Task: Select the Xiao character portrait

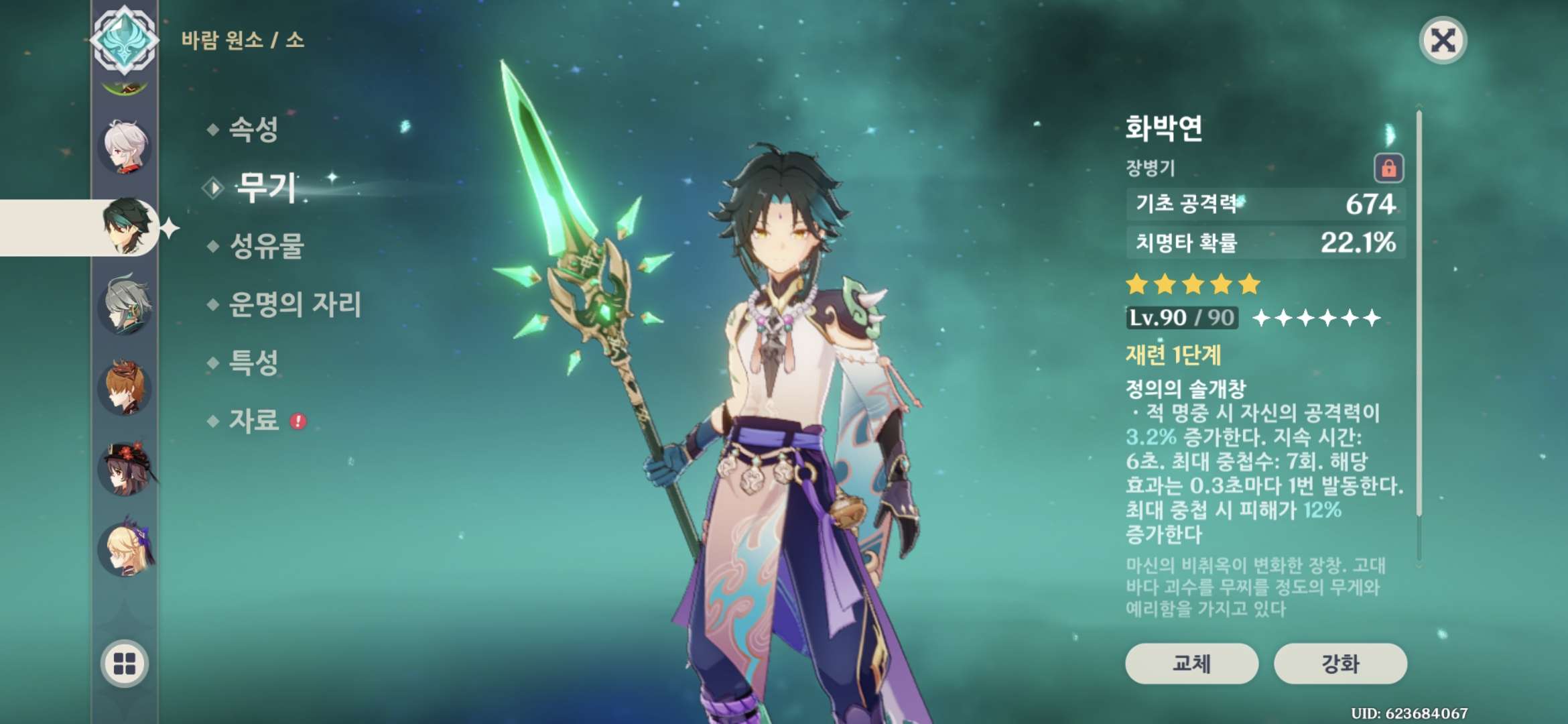Action: tap(127, 227)
